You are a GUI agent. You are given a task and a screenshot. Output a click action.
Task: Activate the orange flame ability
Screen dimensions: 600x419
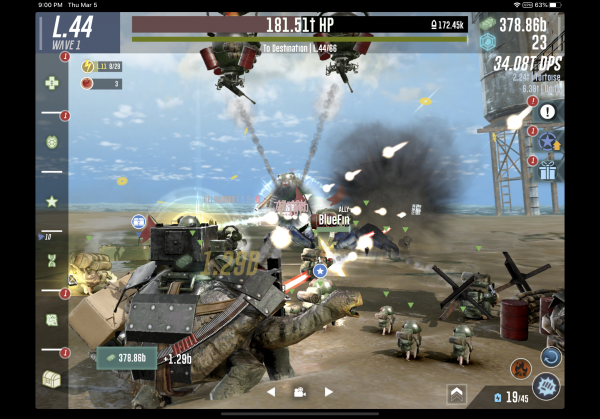point(520,369)
